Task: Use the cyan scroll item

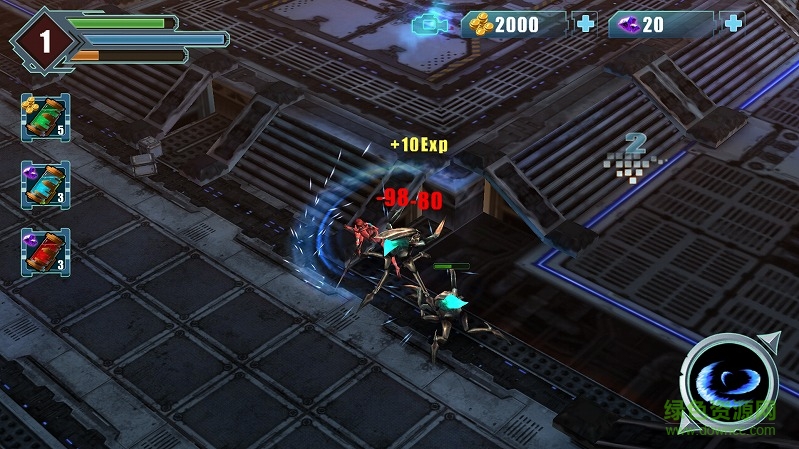Action: [x=45, y=185]
